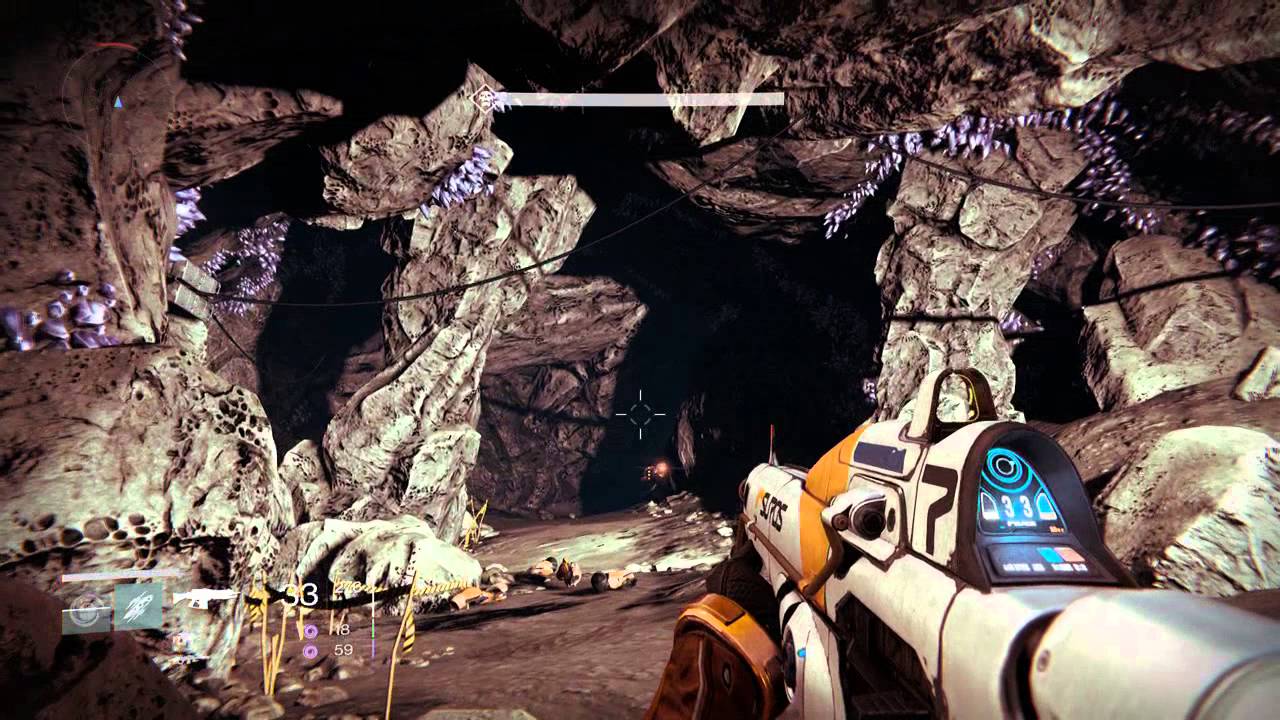Click the equipped rifle weapon icon
Viewport: 1280px width, 720px height.
click(x=205, y=598)
